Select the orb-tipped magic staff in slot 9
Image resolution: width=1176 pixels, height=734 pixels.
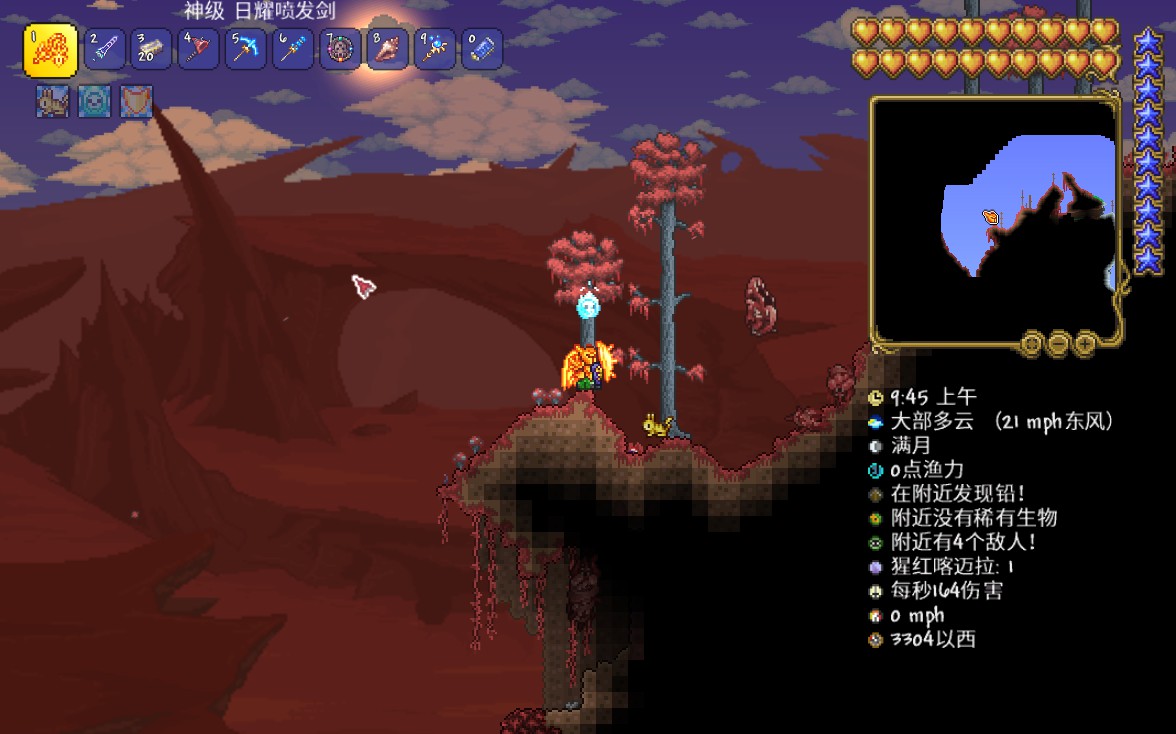point(434,48)
